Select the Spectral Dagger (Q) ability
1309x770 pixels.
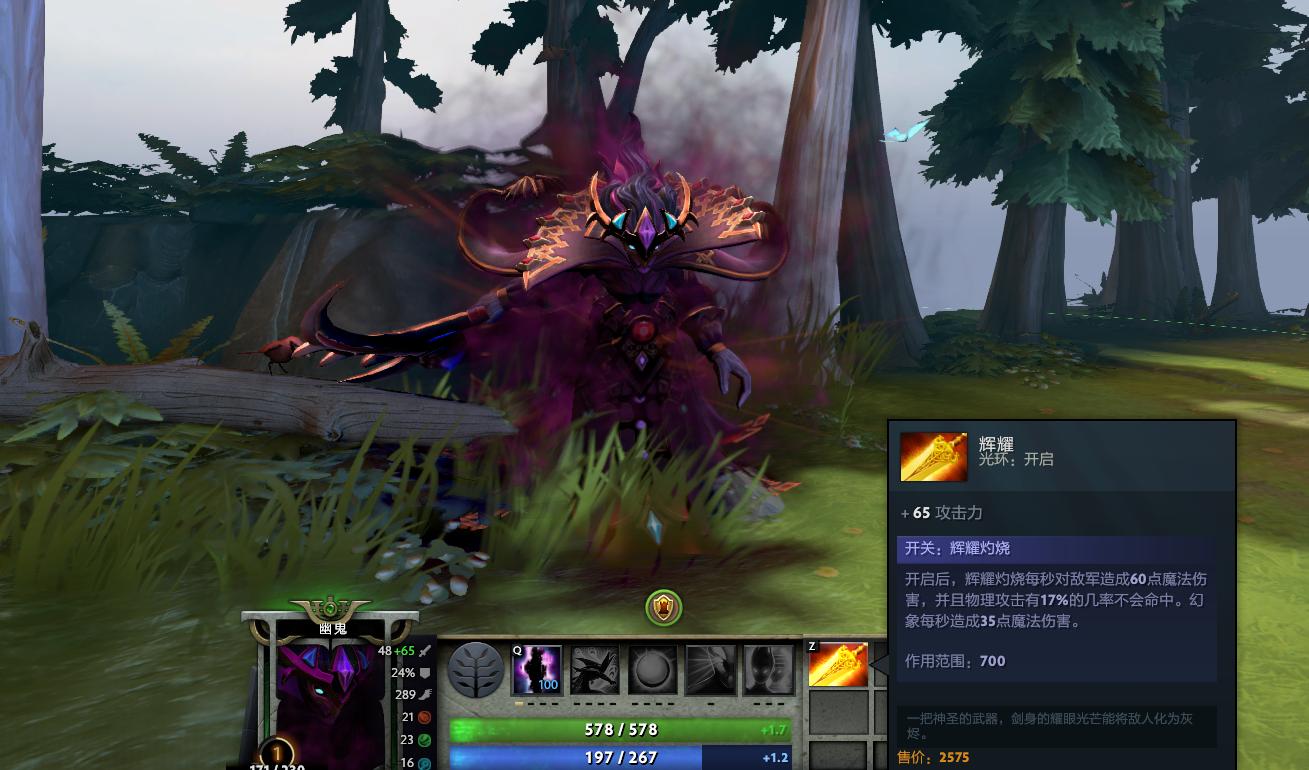coord(536,671)
